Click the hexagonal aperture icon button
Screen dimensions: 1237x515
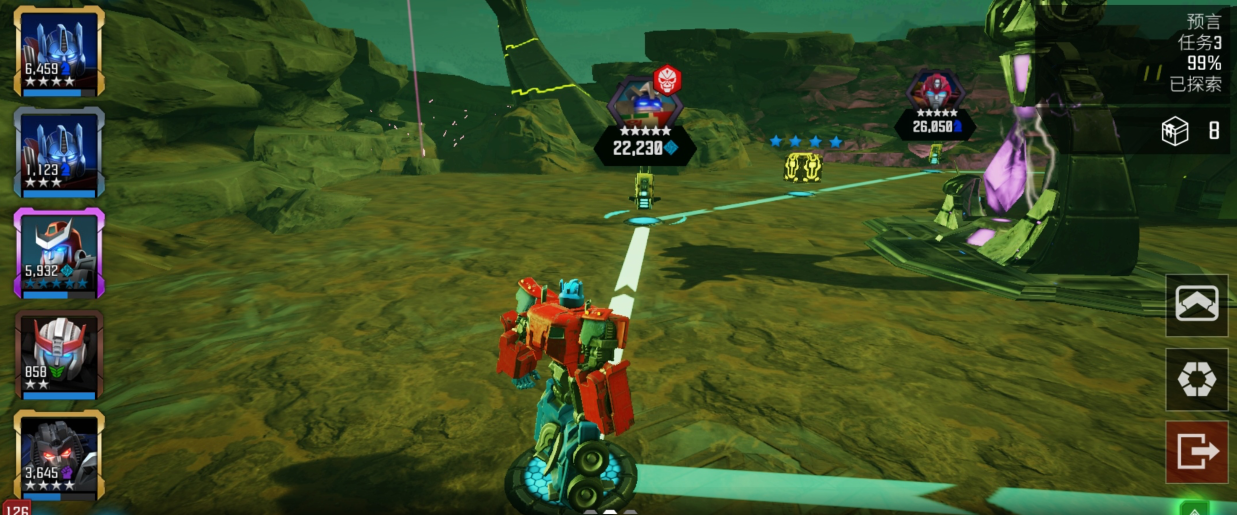(1196, 379)
